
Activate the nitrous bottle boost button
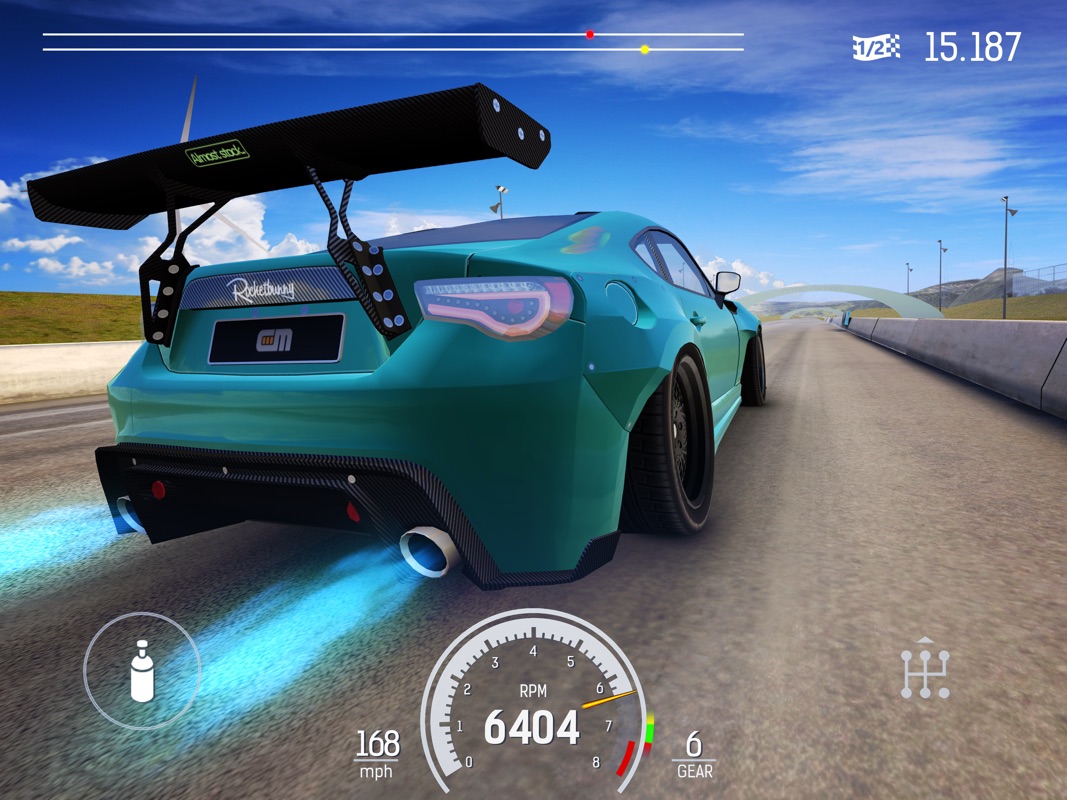point(142,670)
